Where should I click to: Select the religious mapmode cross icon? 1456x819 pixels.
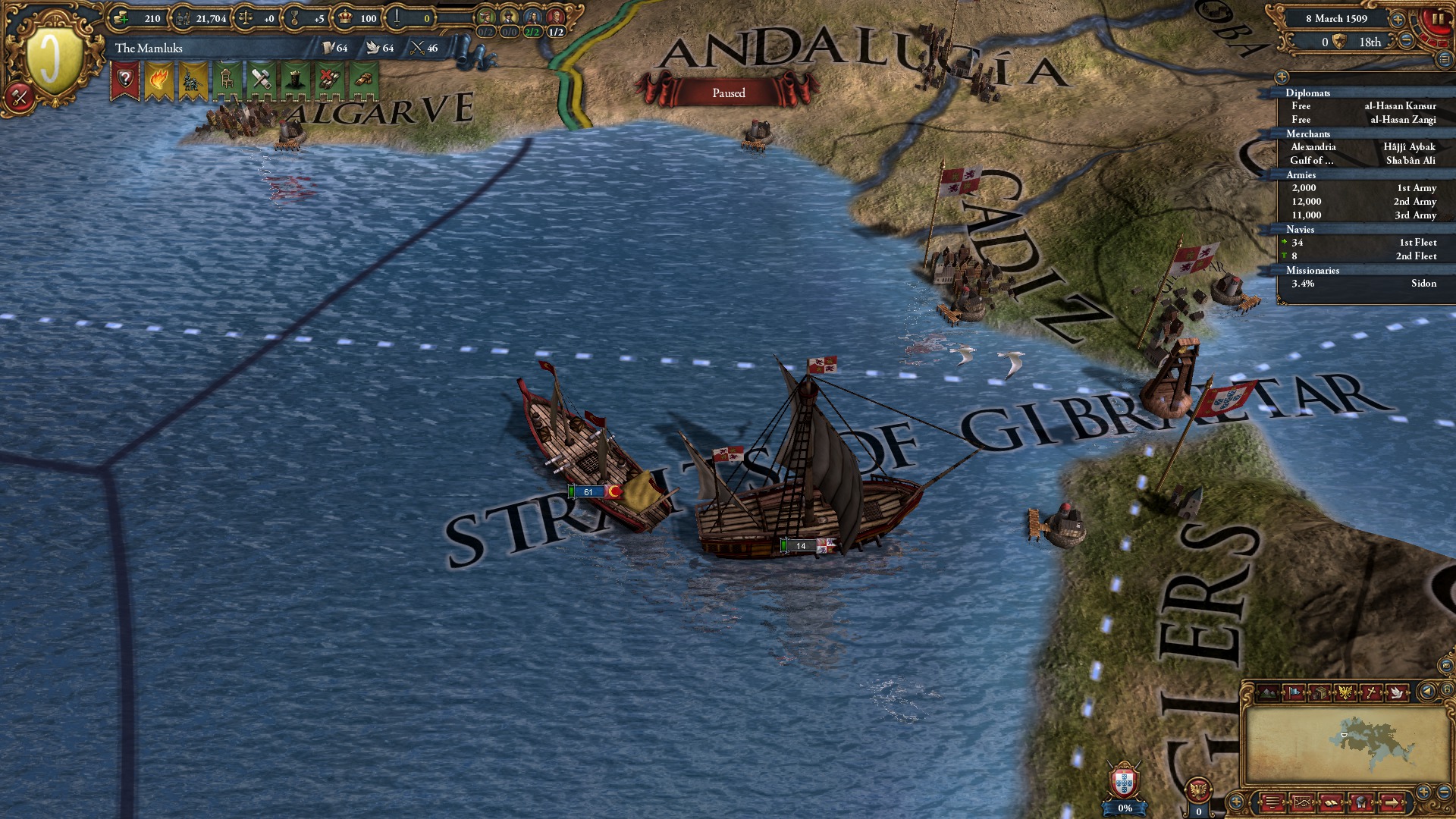(x=1372, y=692)
